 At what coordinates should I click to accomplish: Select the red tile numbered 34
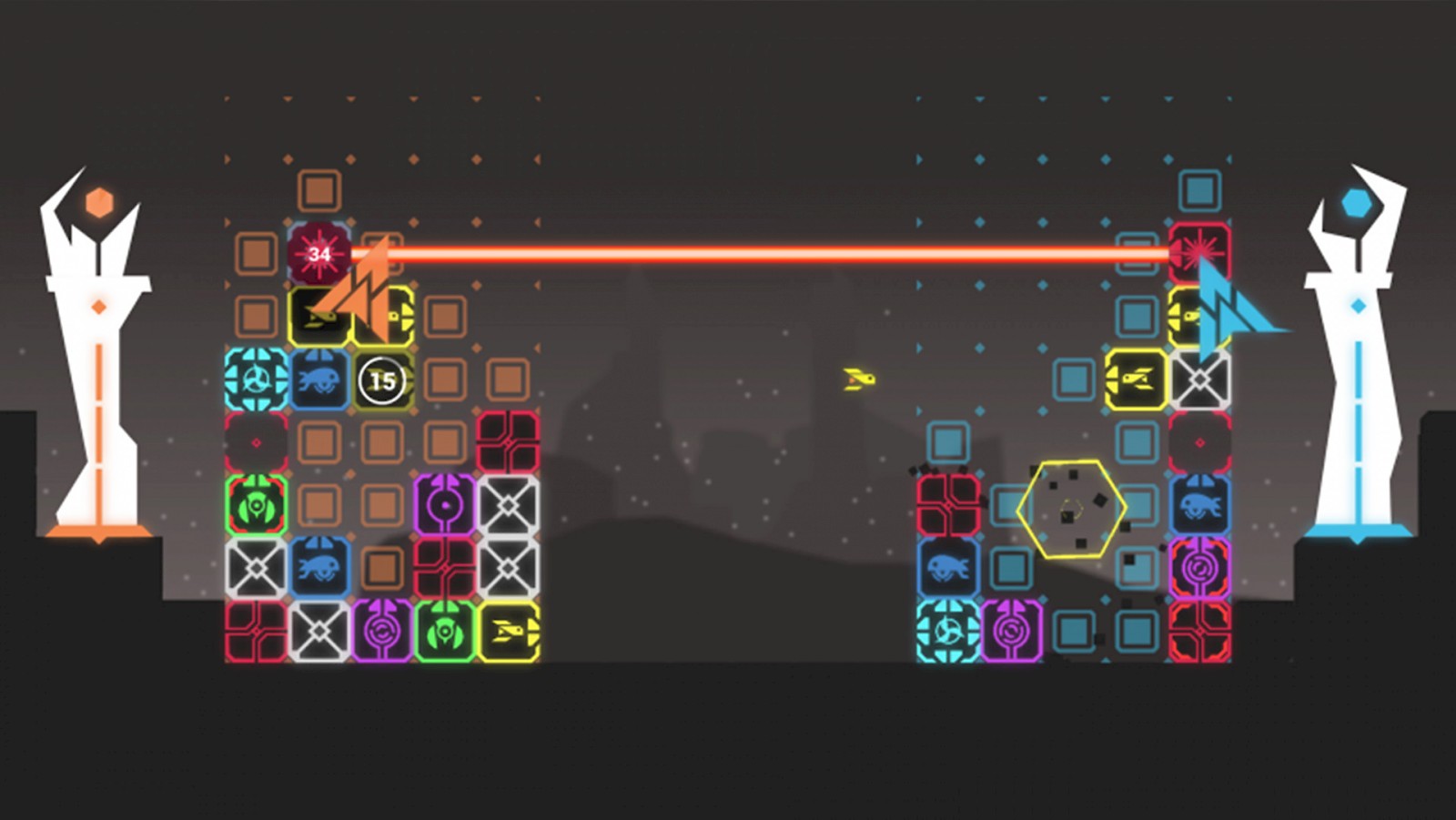click(x=318, y=254)
